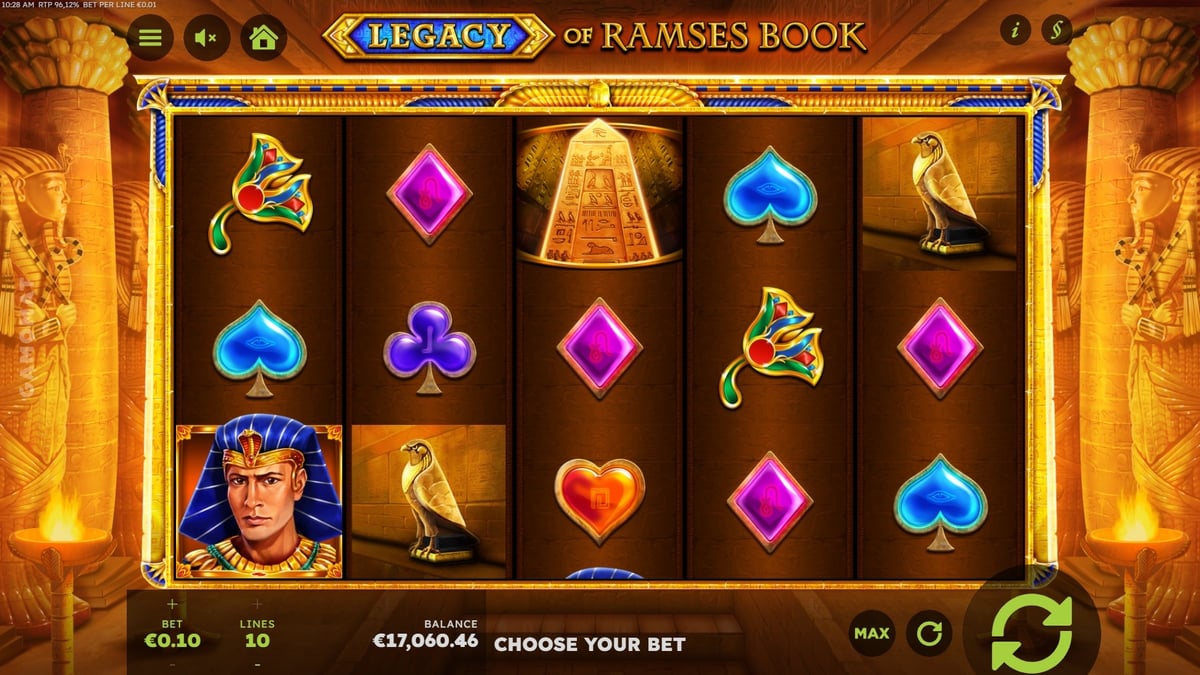Image resolution: width=1200 pixels, height=675 pixels.
Task: Open the hamburger menu
Action: tap(150, 38)
